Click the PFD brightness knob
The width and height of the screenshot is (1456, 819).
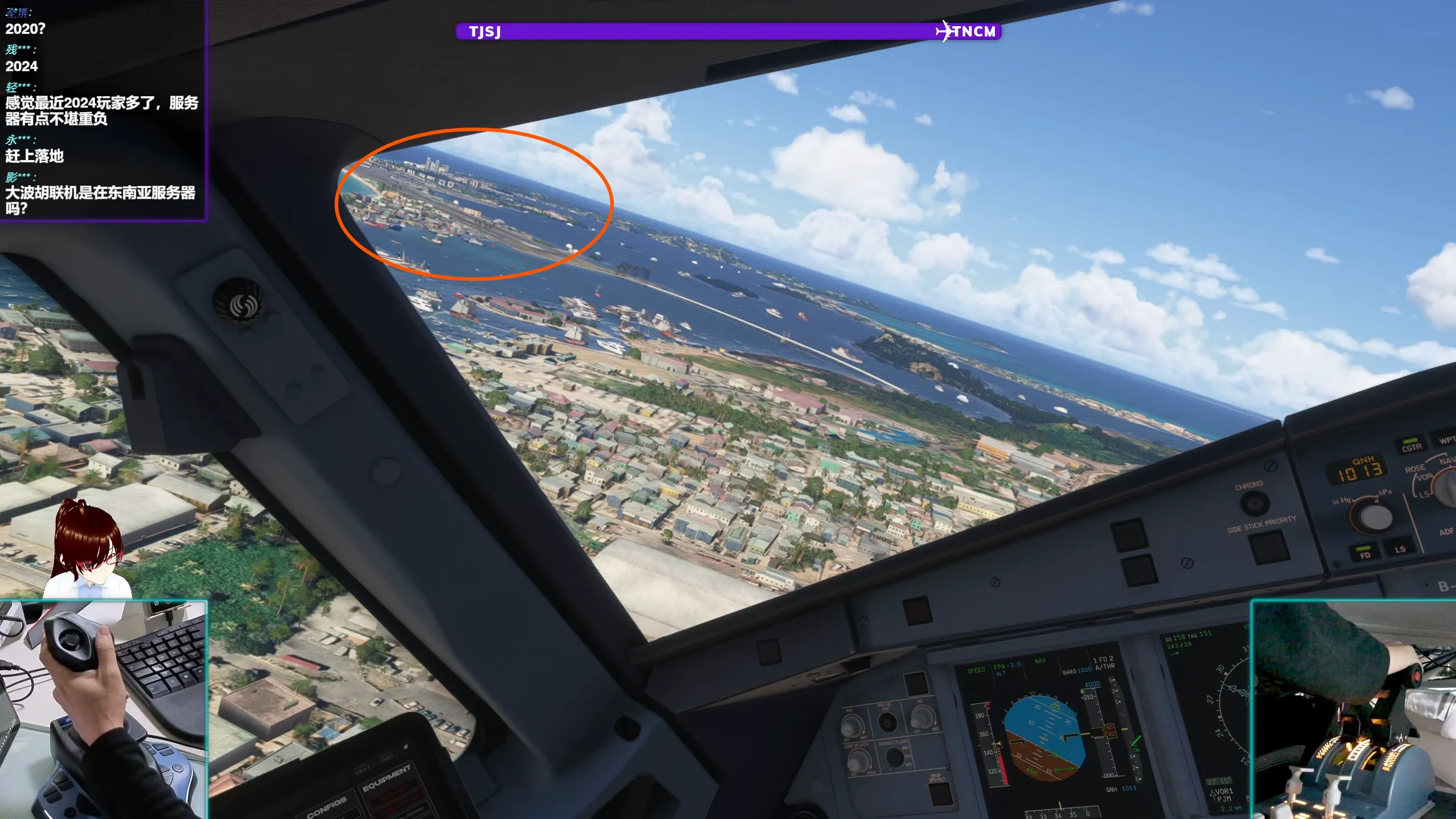point(852,726)
